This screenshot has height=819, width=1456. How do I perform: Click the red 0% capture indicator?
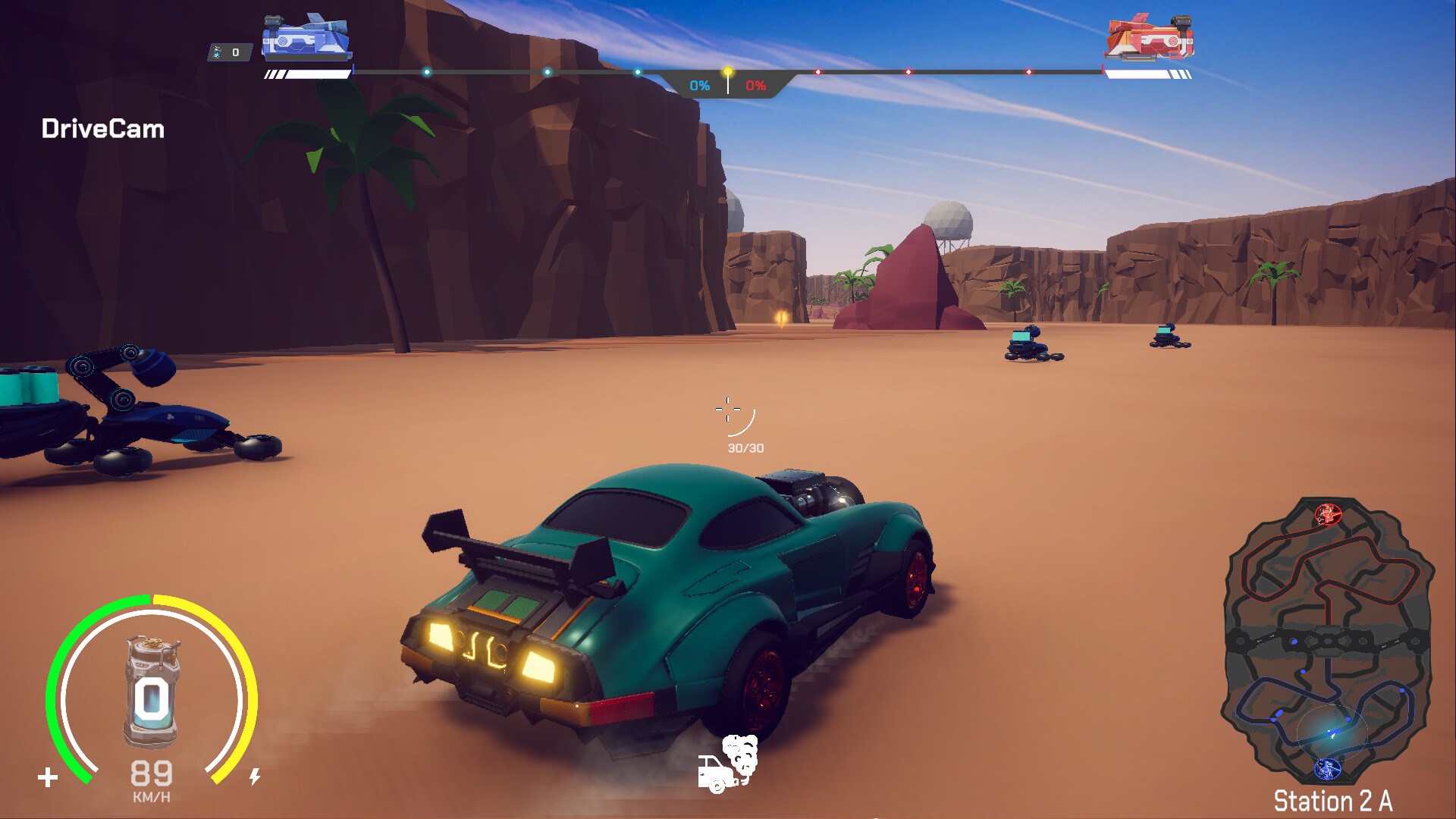pyautogui.click(x=755, y=86)
